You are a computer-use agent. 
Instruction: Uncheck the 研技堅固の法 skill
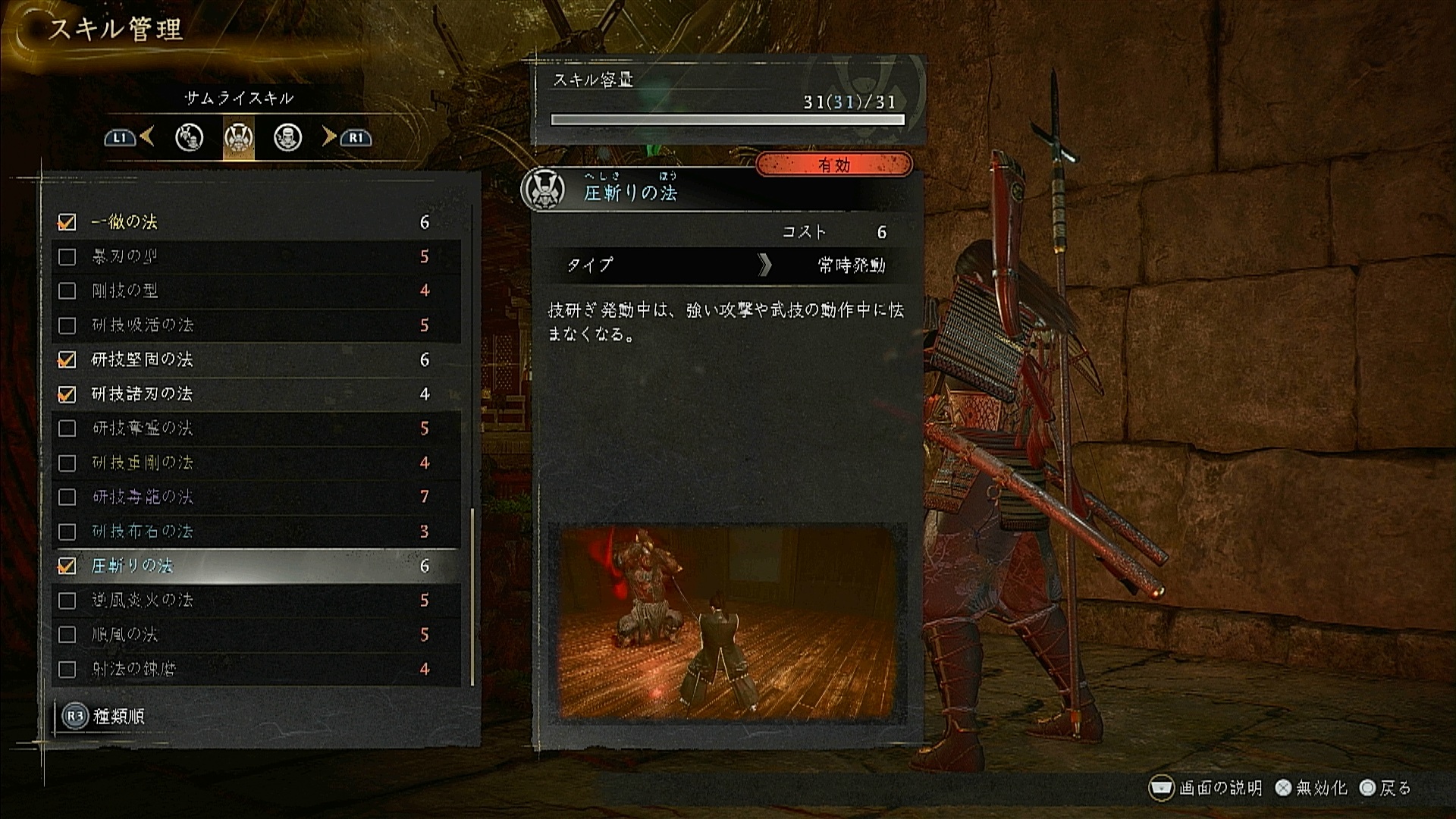point(67,359)
